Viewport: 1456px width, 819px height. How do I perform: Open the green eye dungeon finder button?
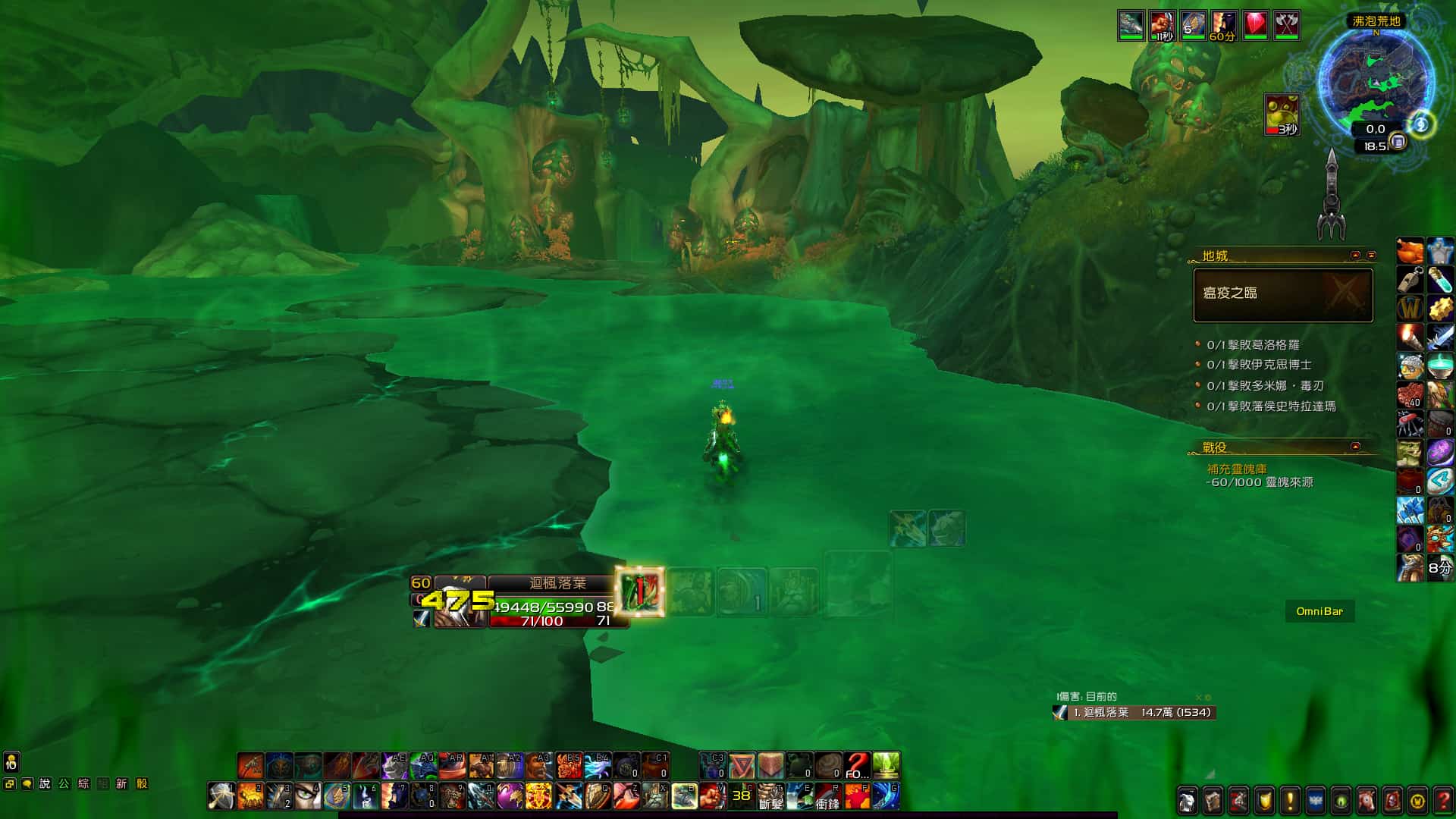click(1341, 800)
